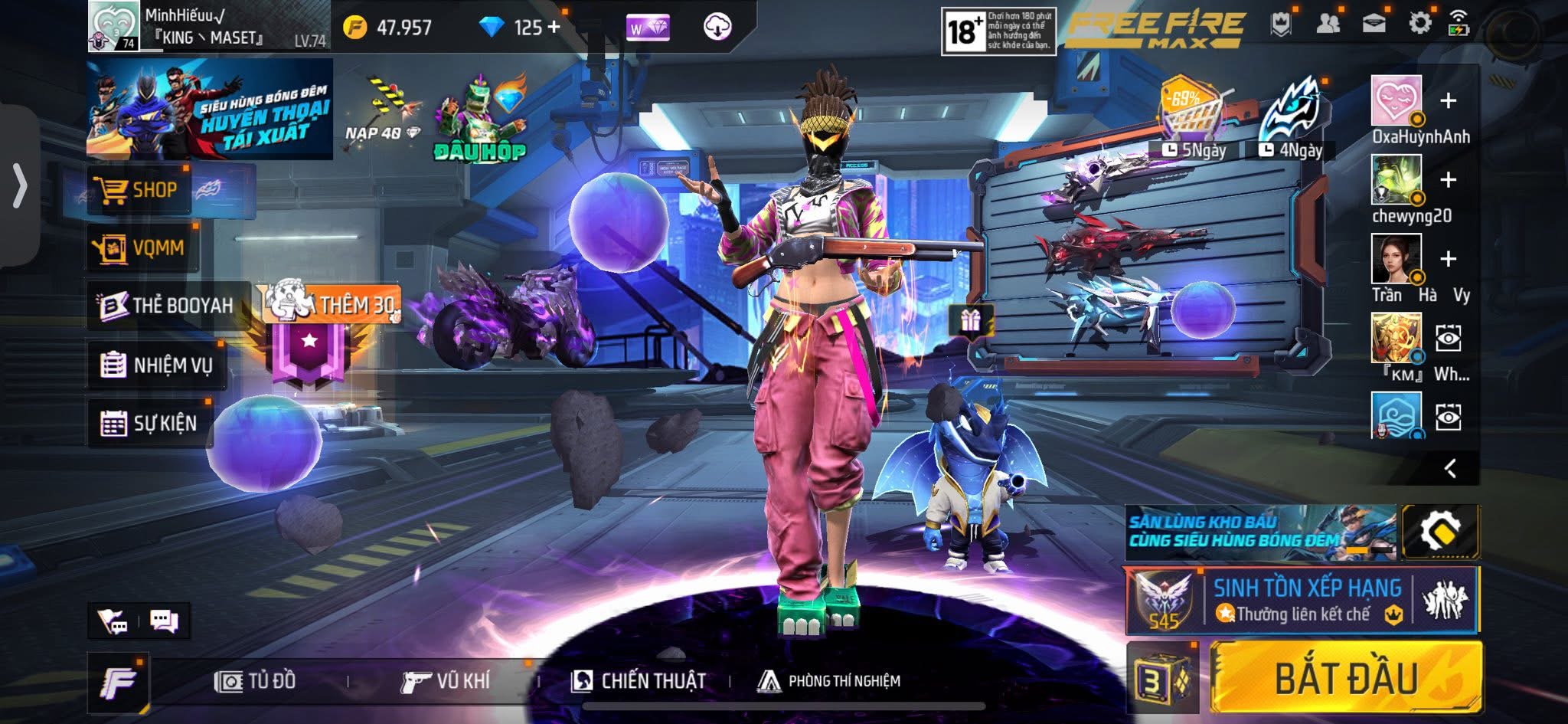
Task: Change game mode SINH TỒN XẾP HẠNG
Action: coord(1302,600)
